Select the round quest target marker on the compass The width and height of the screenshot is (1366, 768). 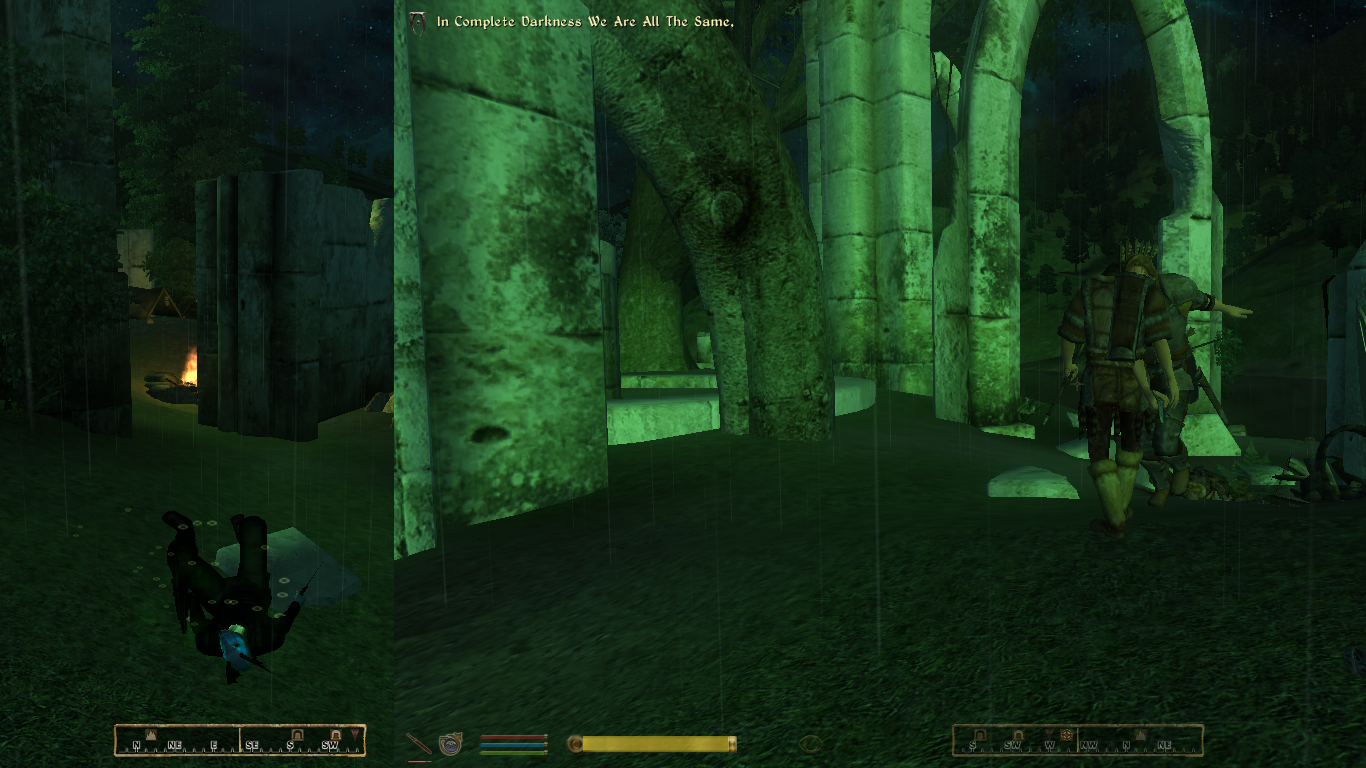(1066, 735)
